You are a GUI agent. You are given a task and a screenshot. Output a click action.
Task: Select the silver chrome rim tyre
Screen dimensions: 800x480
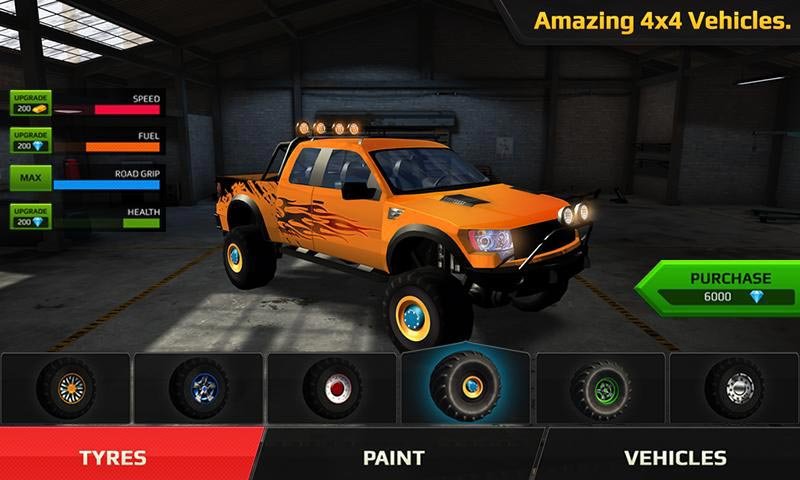(733, 386)
